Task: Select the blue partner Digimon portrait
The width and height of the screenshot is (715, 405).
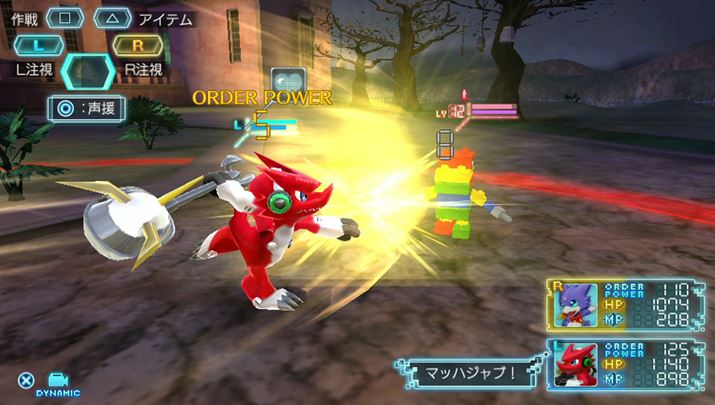Action: tap(577, 305)
